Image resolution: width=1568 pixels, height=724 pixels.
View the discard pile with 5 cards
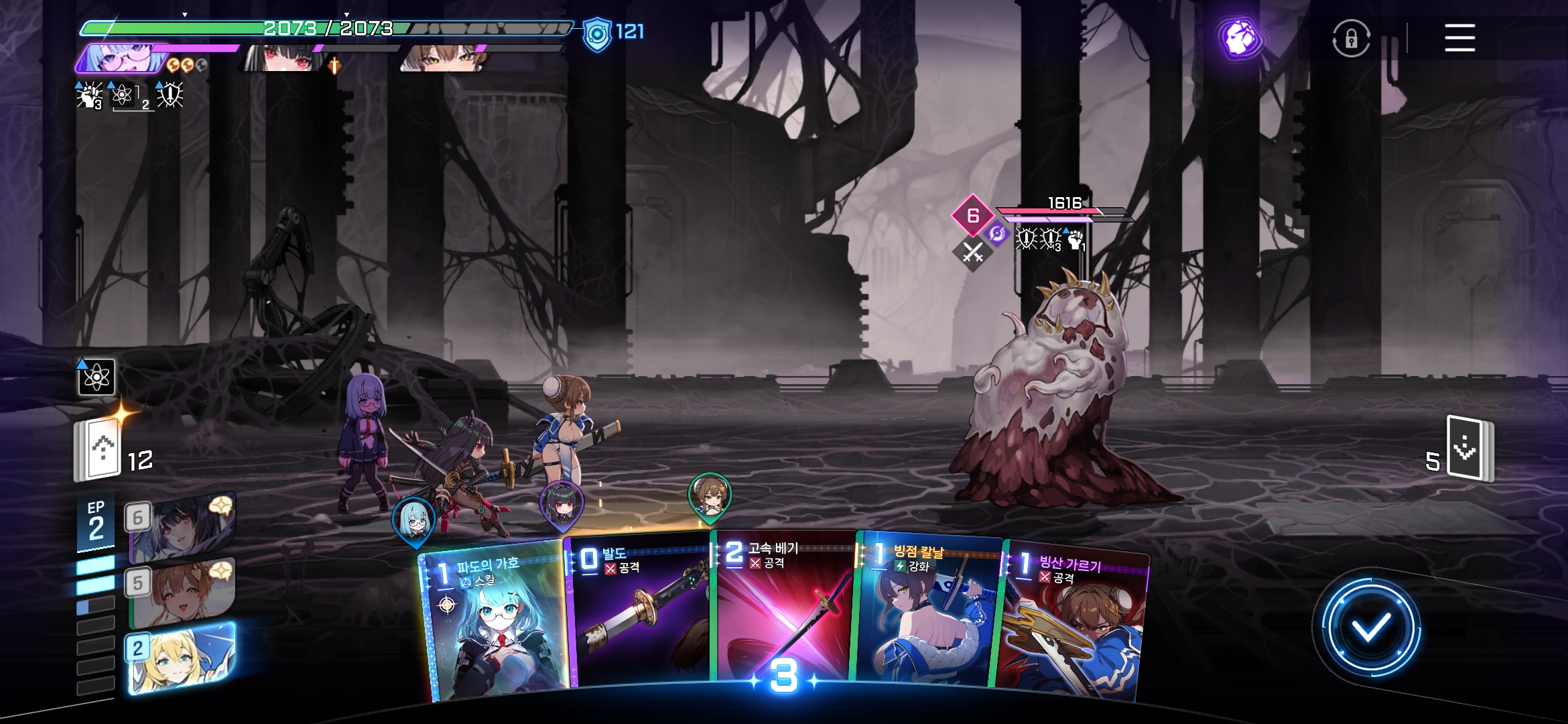point(1469,449)
